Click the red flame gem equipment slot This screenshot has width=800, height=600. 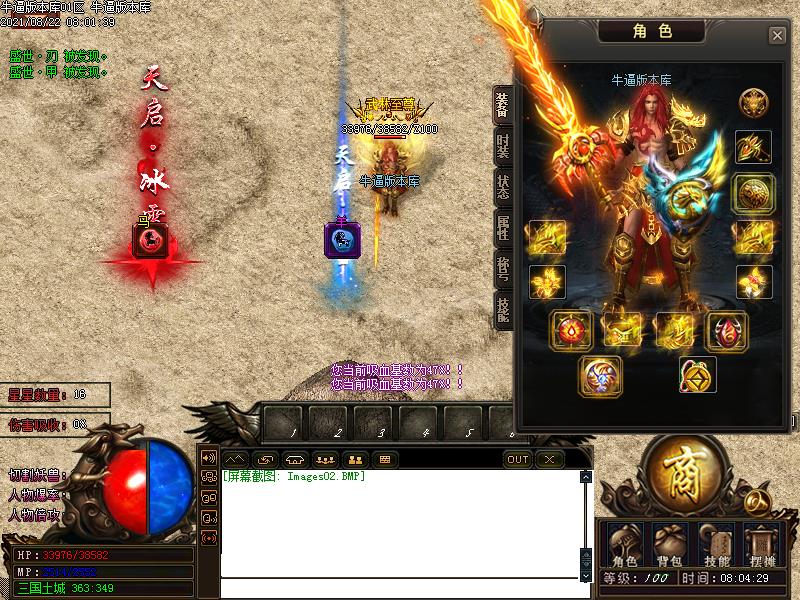[x=571, y=330]
